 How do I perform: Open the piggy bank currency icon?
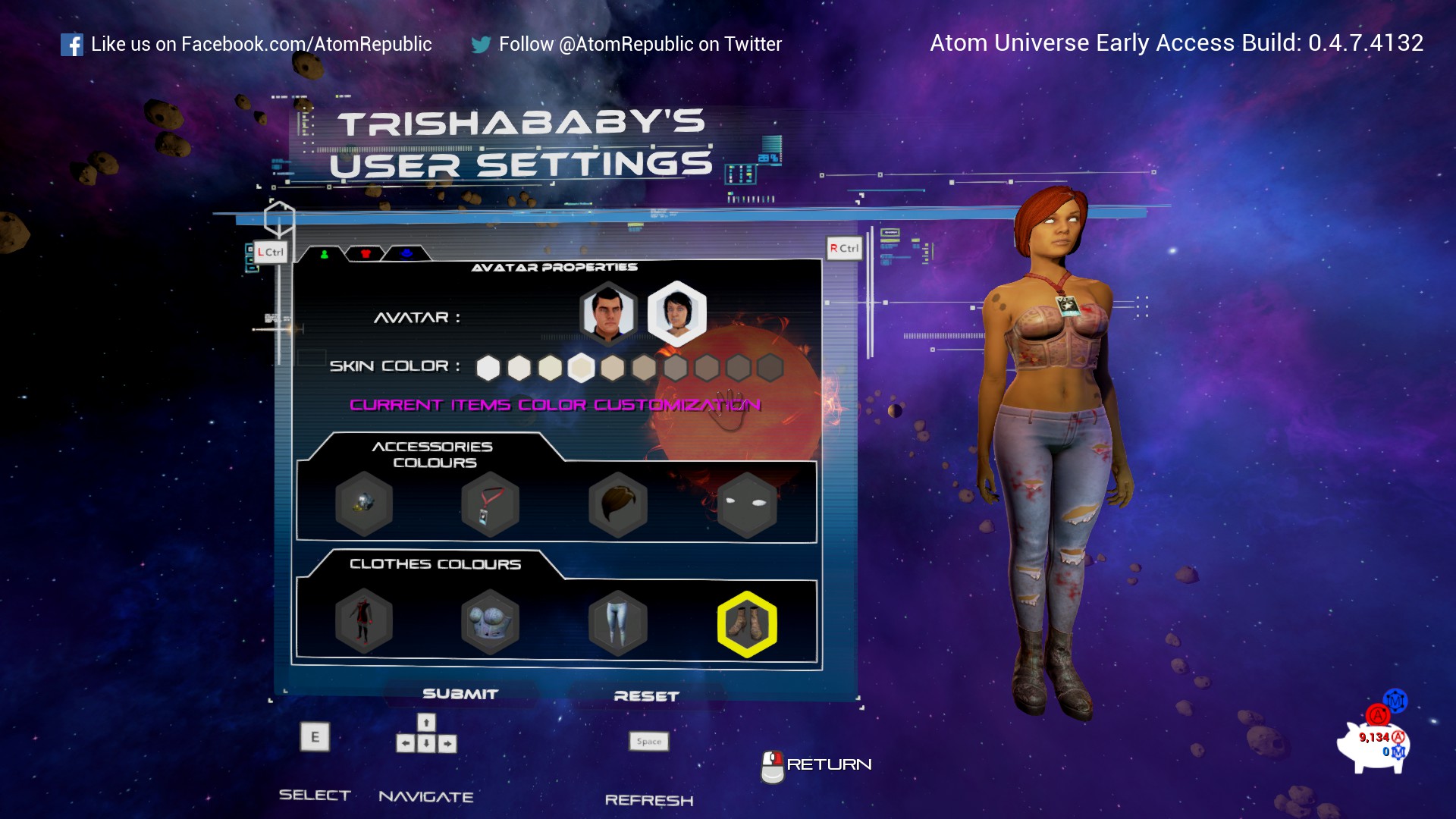tap(1373, 743)
